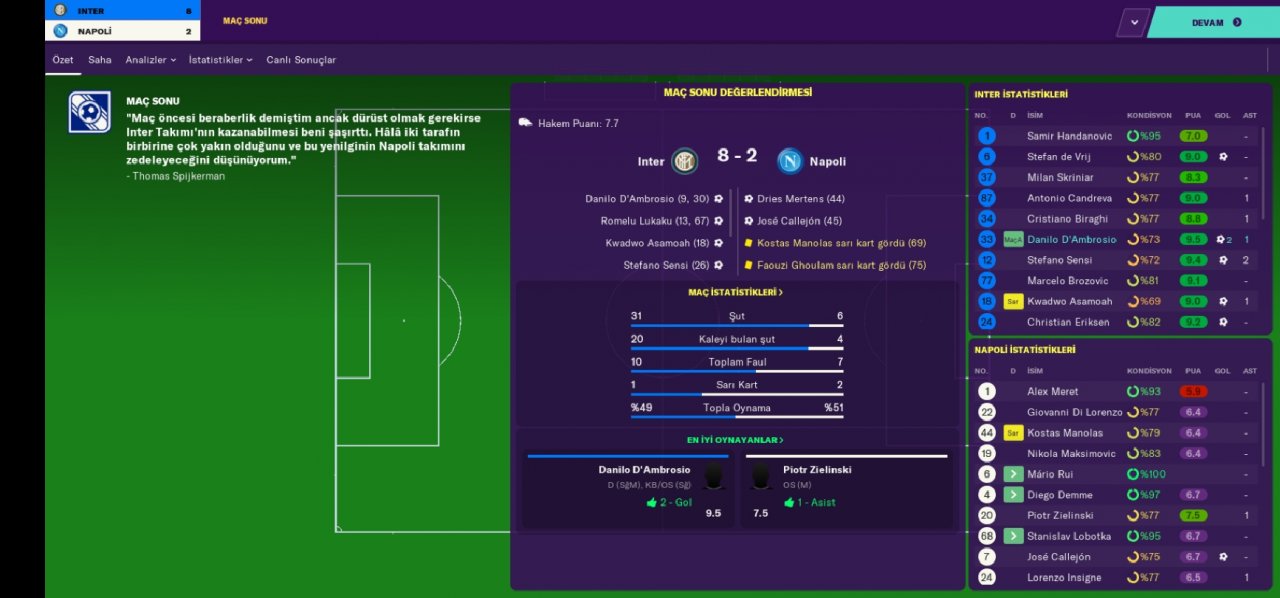Open Lorenzo Insigne's player row
Image resolution: width=1280 pixels, height=598 pixels.
point(1063,578)
